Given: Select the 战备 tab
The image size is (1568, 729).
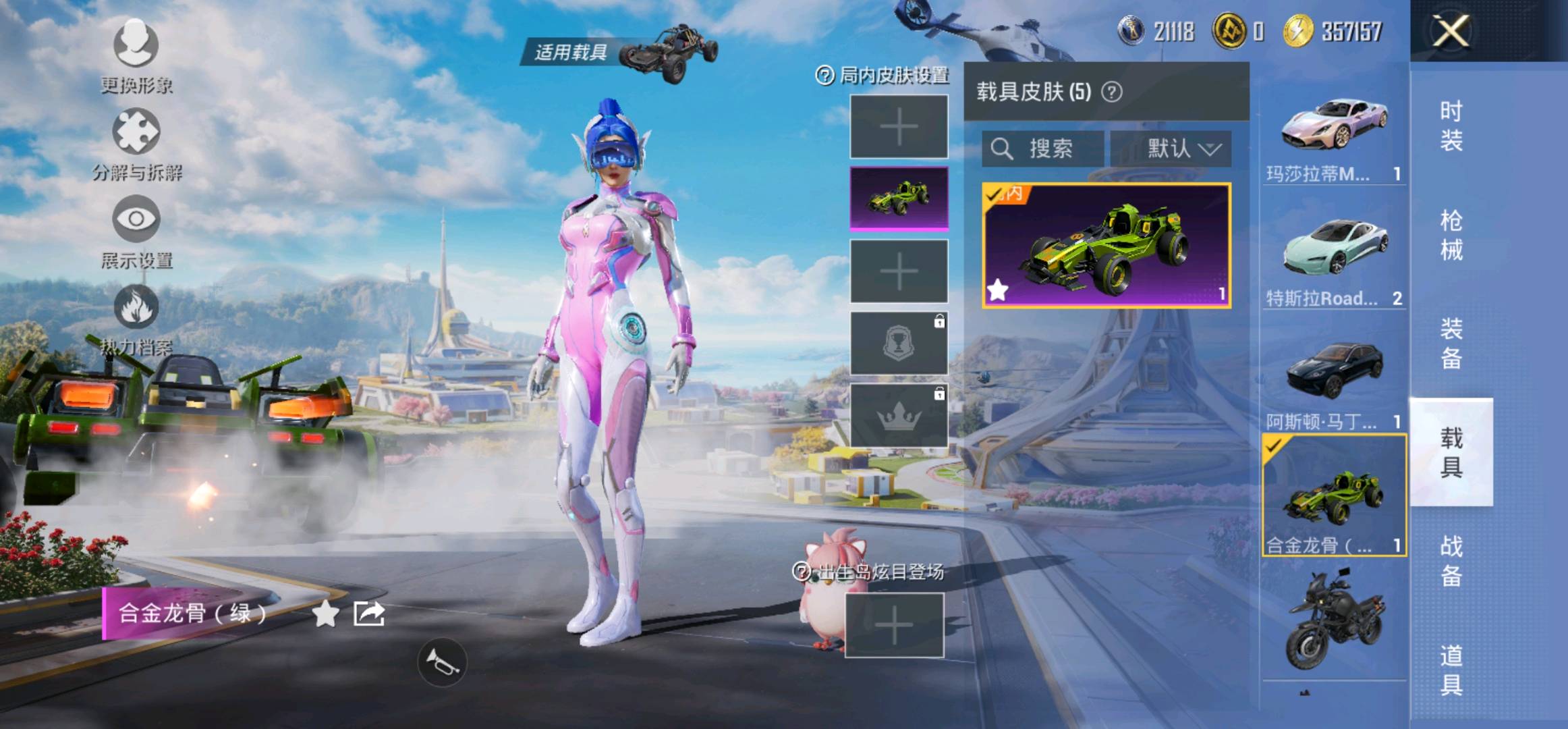Looking at the screenshot, I should 1451,560.
